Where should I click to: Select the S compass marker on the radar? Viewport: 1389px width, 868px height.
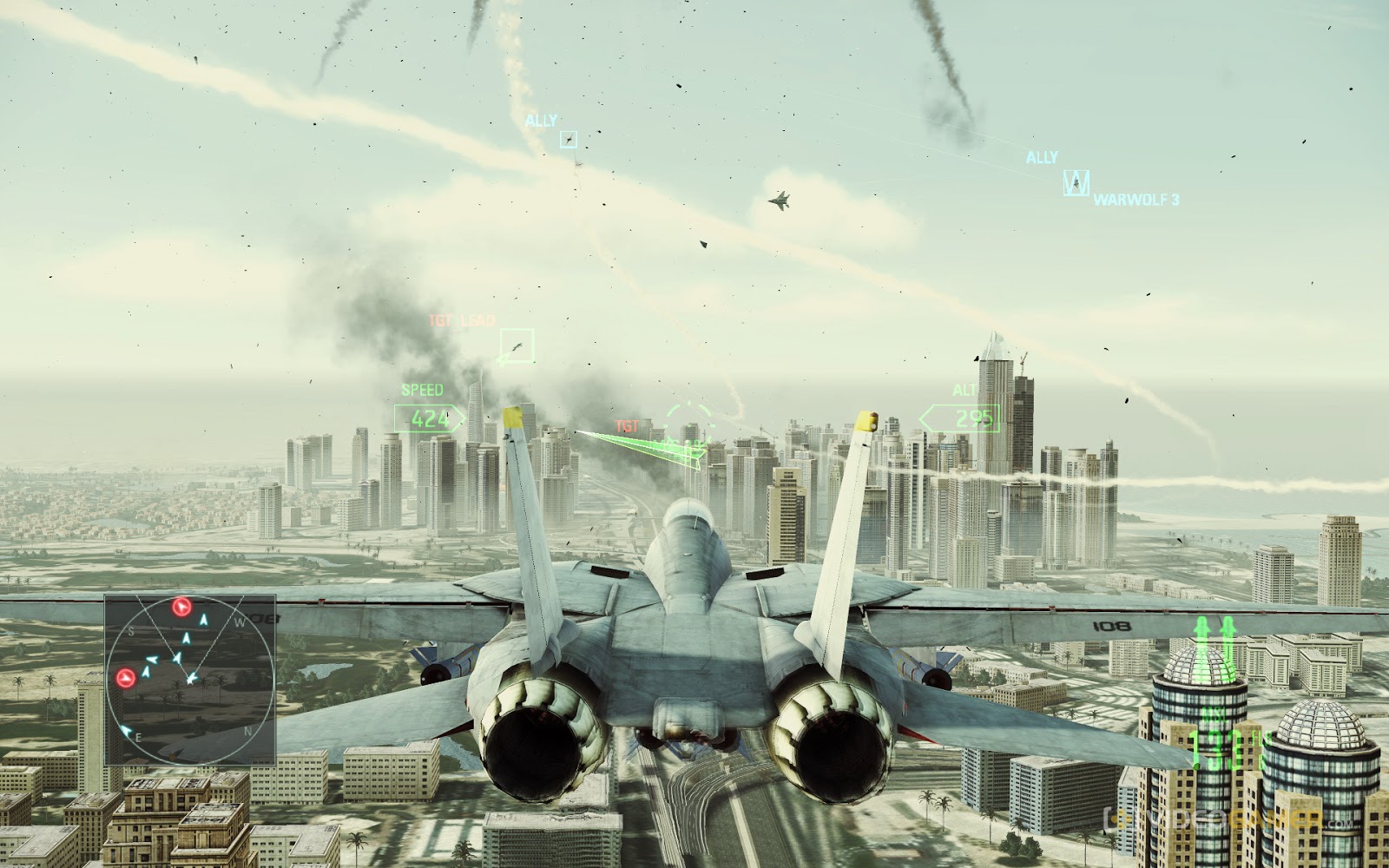coord(133,631)
